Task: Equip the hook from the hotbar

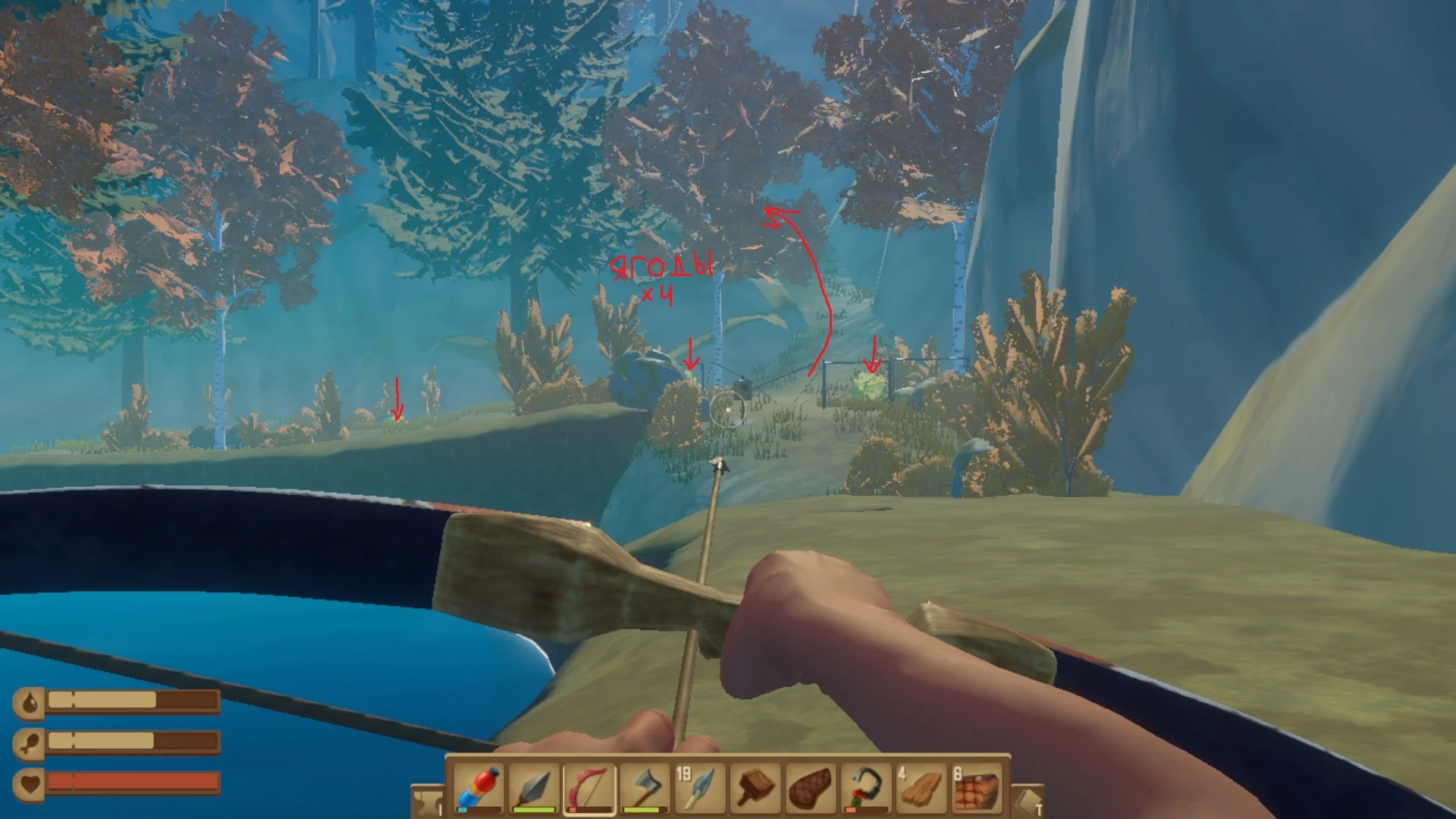Action: tap(866, 788)
